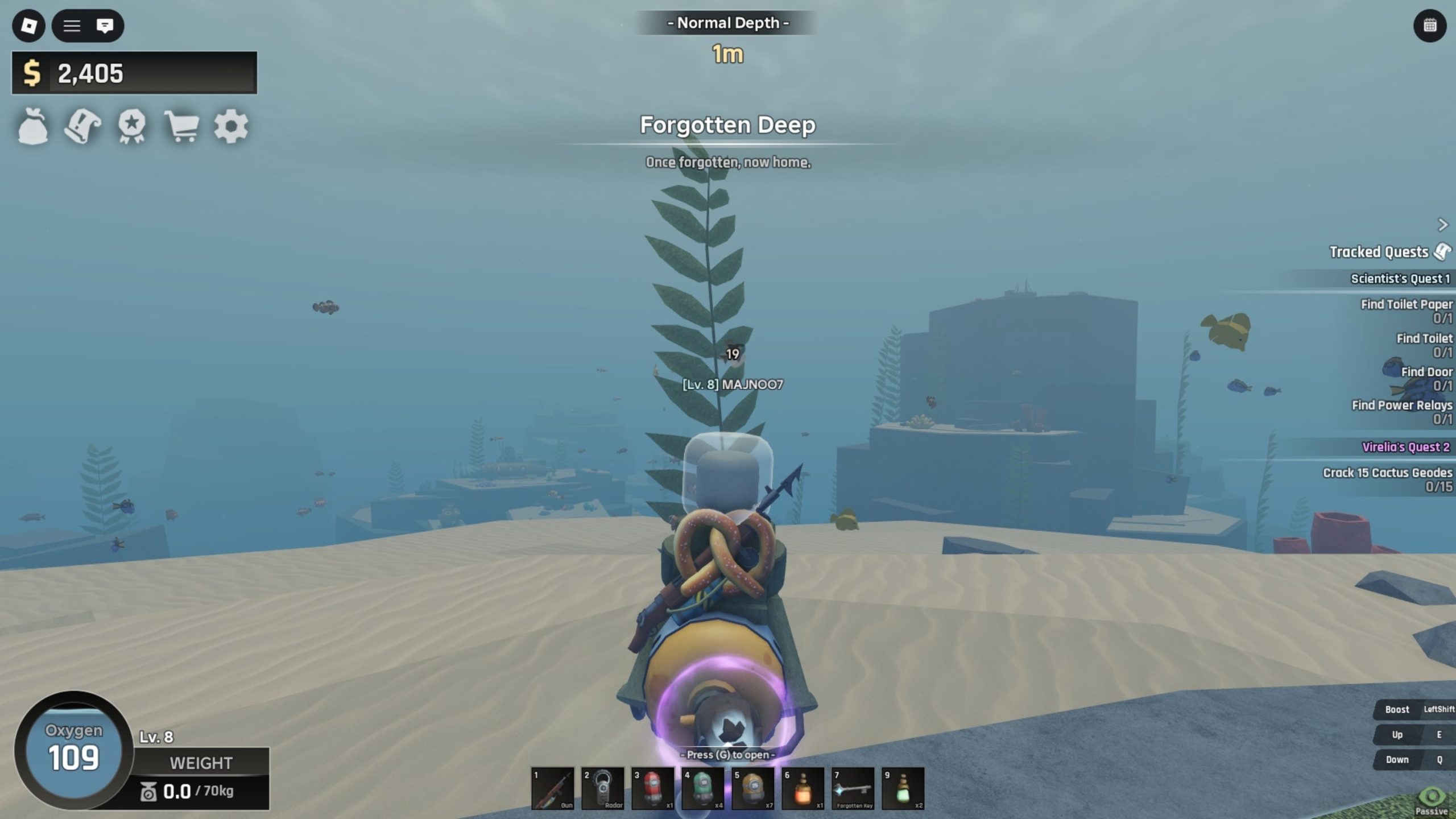Open the Tracked Quests scroll icon
Image resolution: width=1456 pixels, height=819 pixels.
tap(1442, 251)
